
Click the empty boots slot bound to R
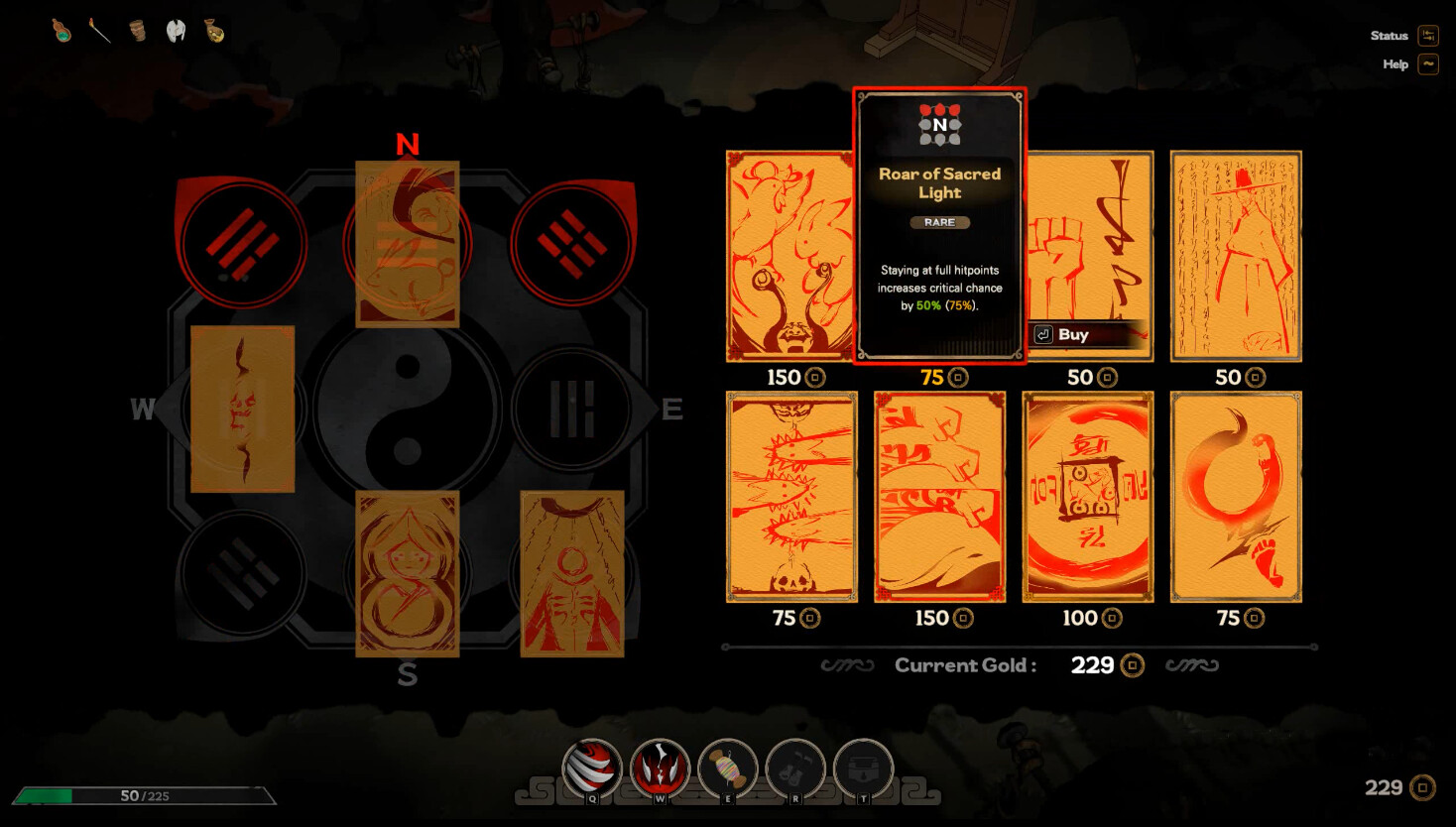pos(795,768)
